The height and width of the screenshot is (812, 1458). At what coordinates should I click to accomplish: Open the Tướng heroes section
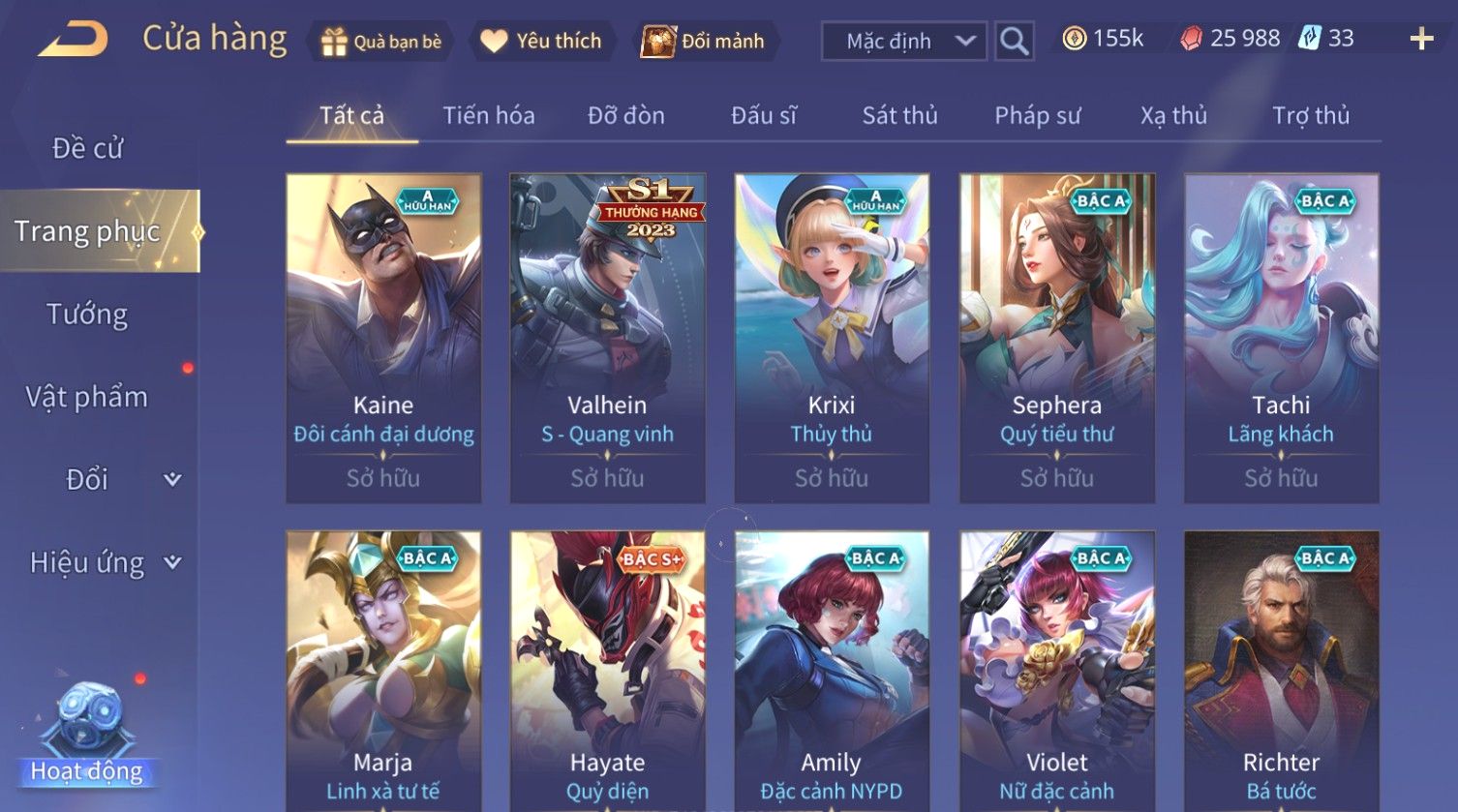pyautogui.click(x=87, y=315)
